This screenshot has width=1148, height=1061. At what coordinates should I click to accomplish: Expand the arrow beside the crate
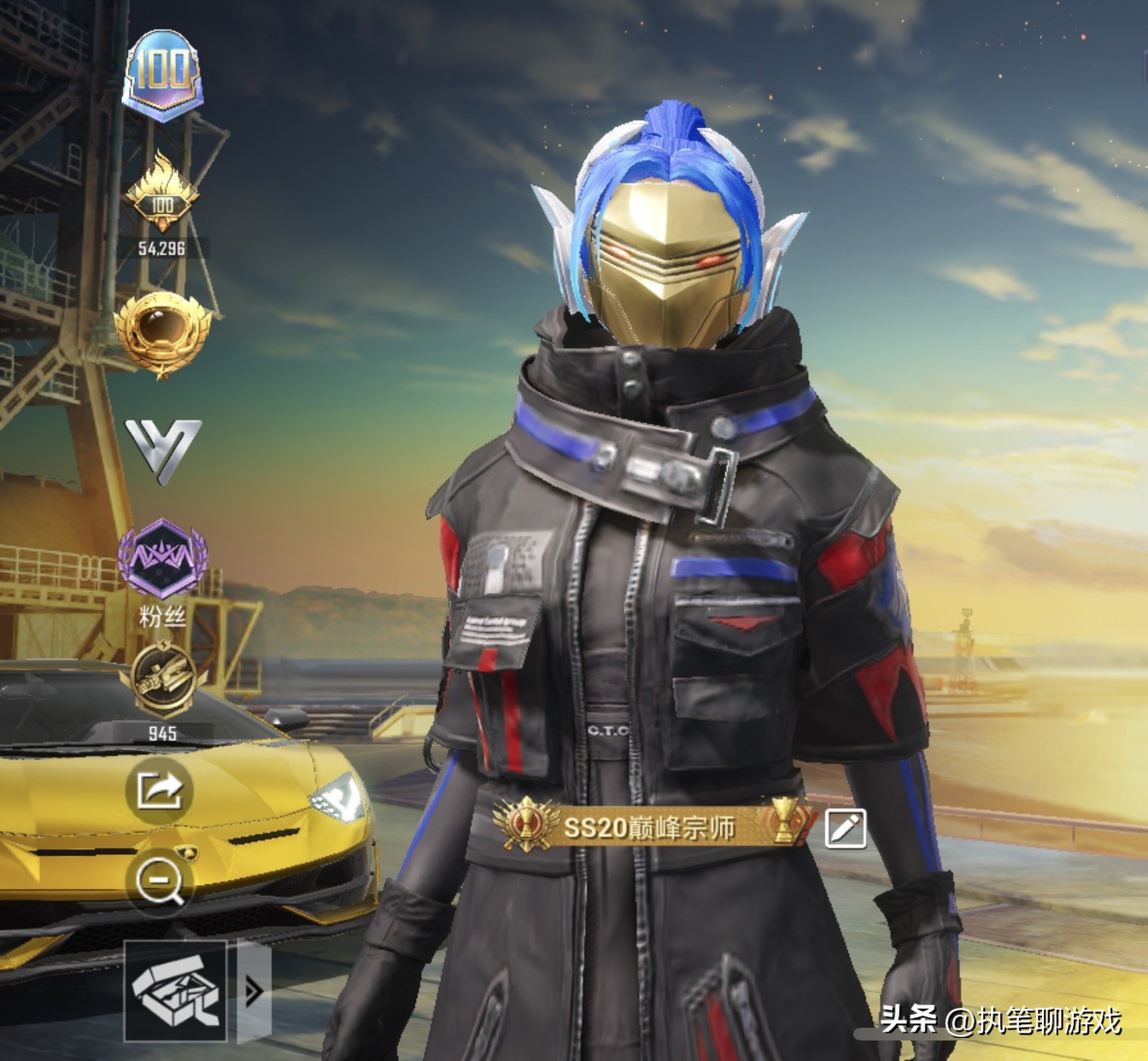tap(254, 991)
